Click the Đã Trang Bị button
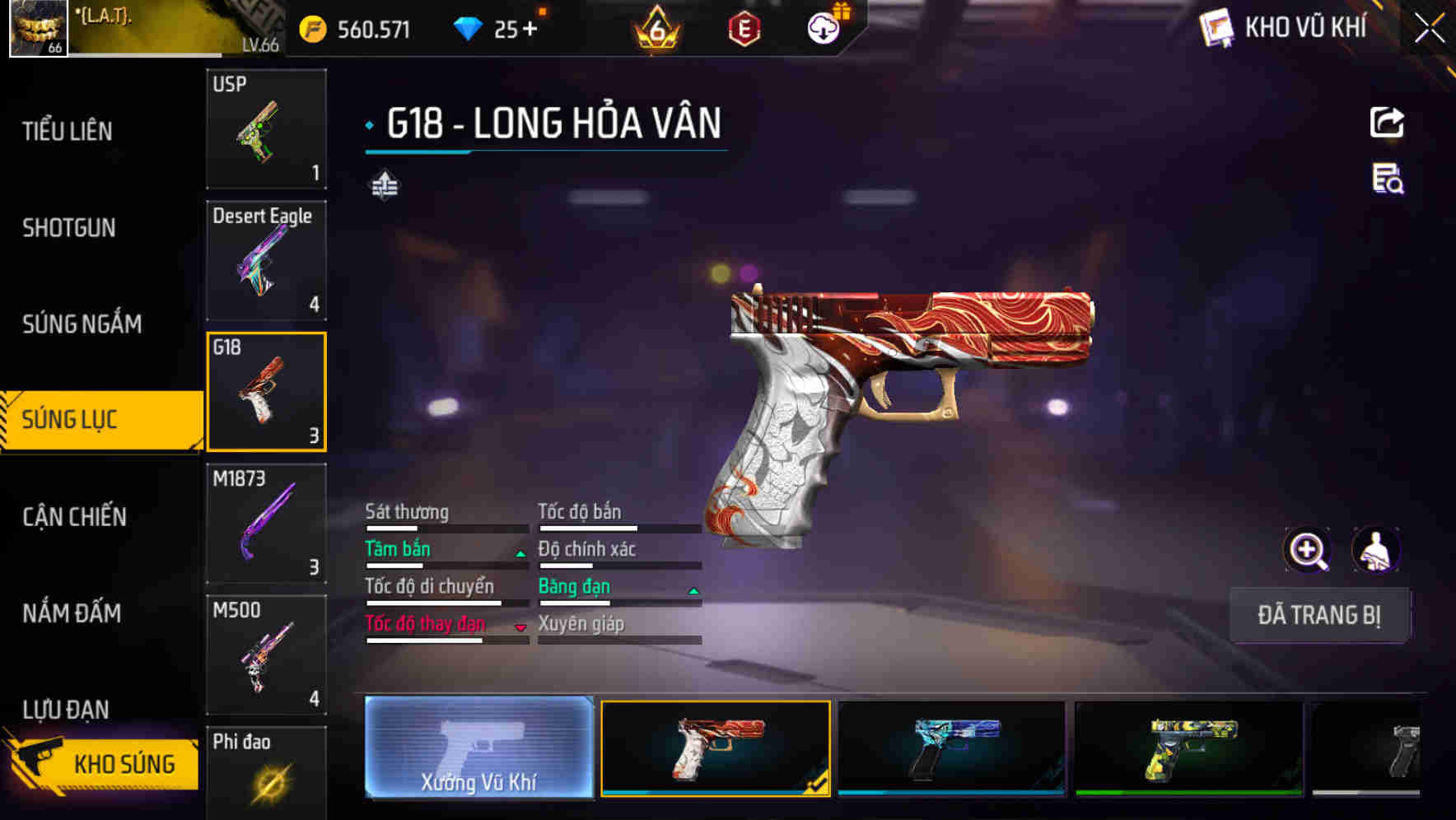This screenshot has height=820, width=1456. (1318, 615)
